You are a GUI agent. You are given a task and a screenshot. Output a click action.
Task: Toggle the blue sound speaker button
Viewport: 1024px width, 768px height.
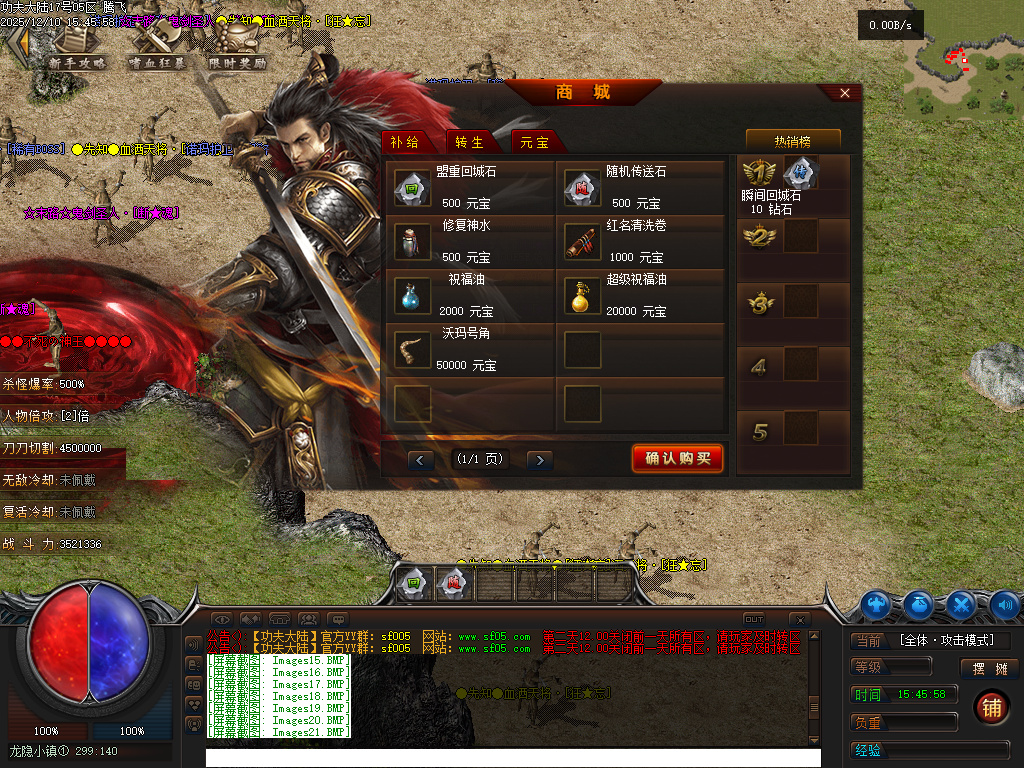click(x=1004, y=604)
